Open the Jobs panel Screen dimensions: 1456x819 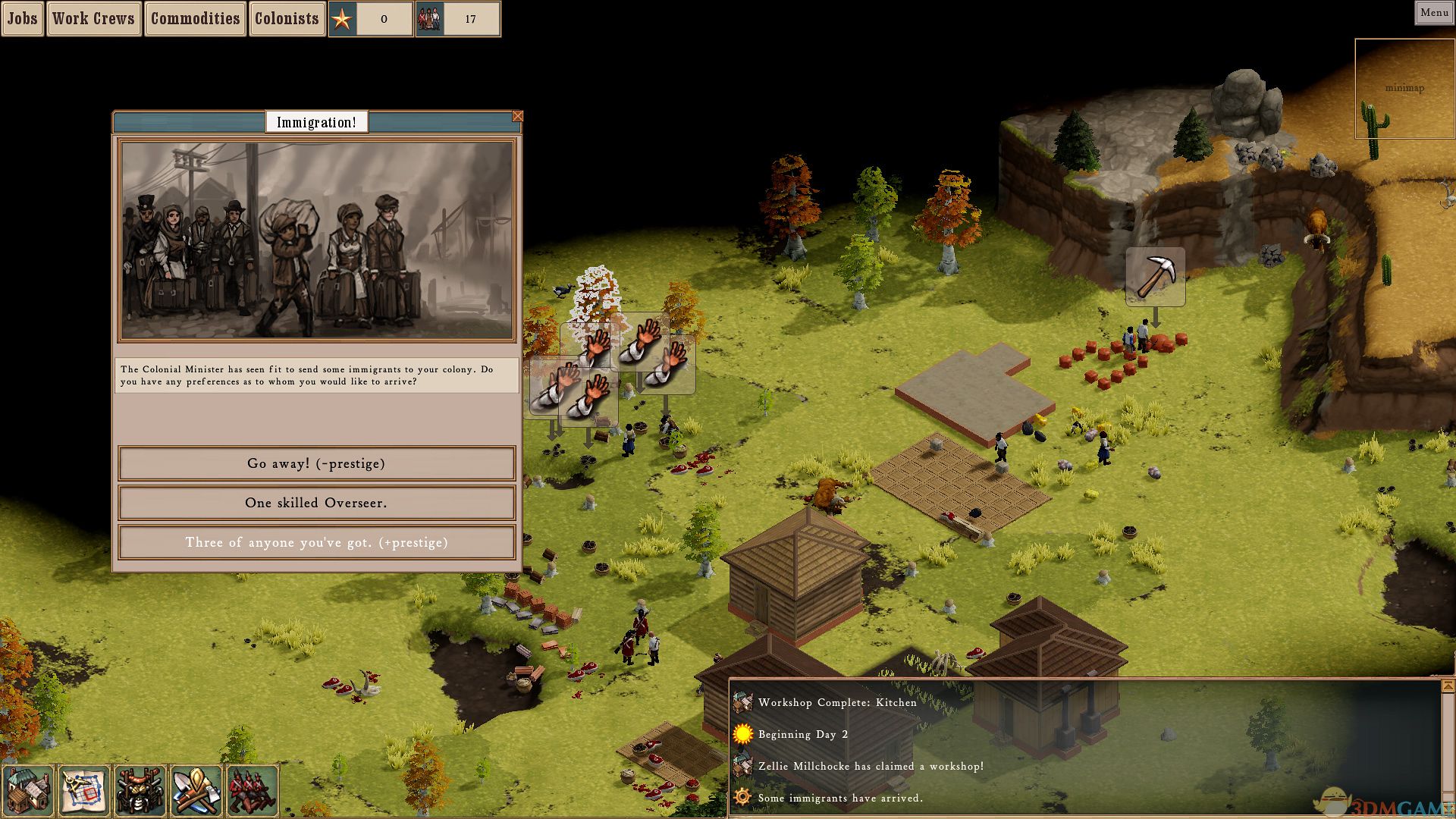point(22,19)
